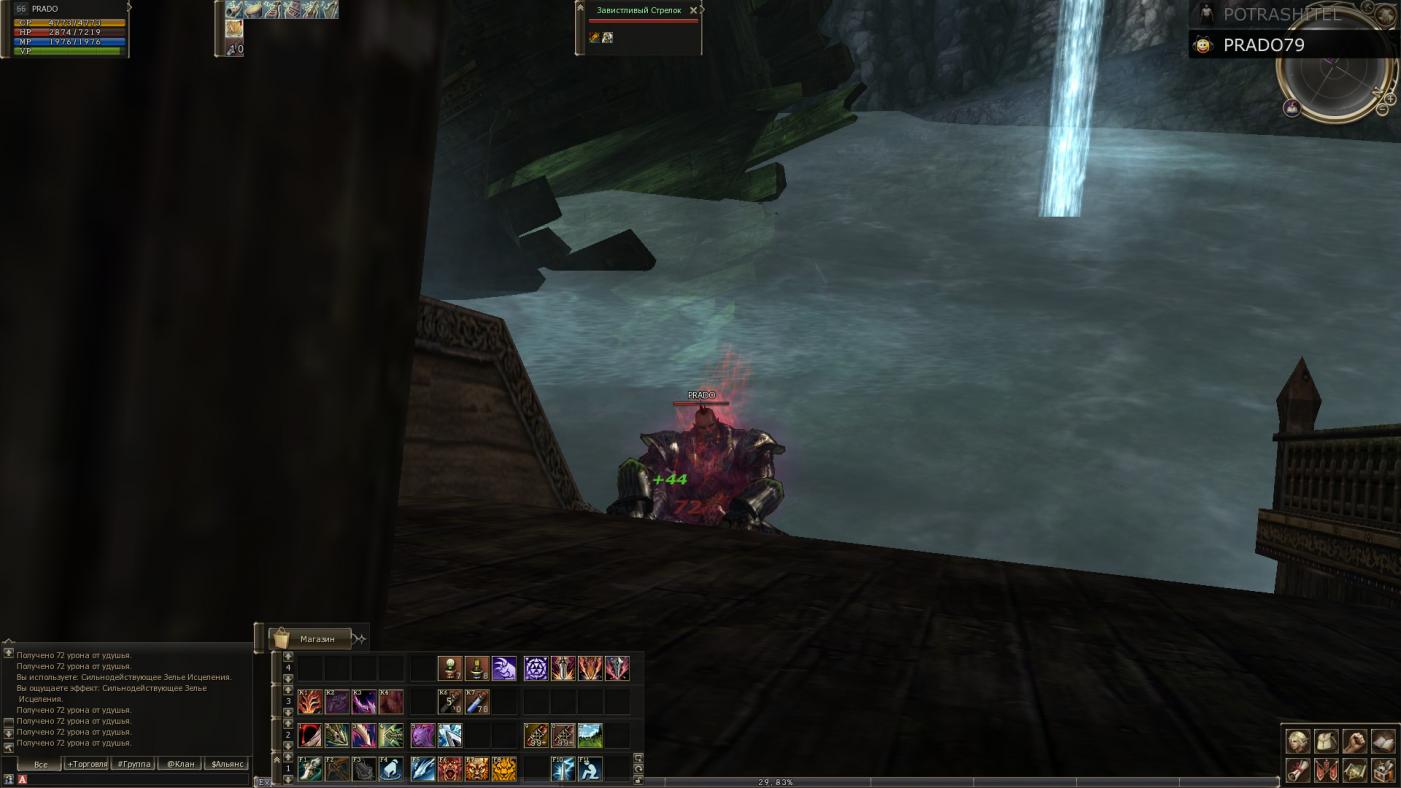Viewport: 1401px width, 788px height.
Task: Close the Завистливый Стрелок target window
Action: (694, 11)
